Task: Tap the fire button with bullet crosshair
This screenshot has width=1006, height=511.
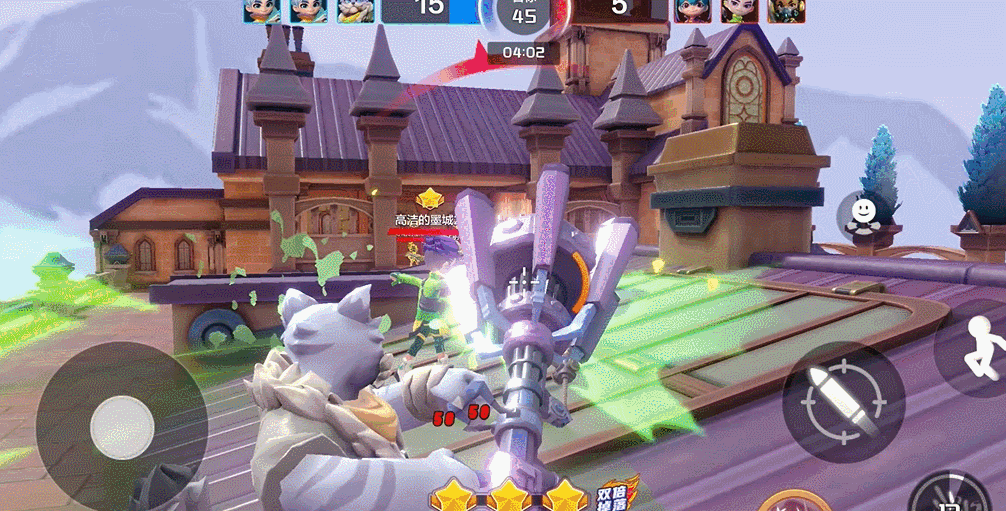Action: pos(843,402)
